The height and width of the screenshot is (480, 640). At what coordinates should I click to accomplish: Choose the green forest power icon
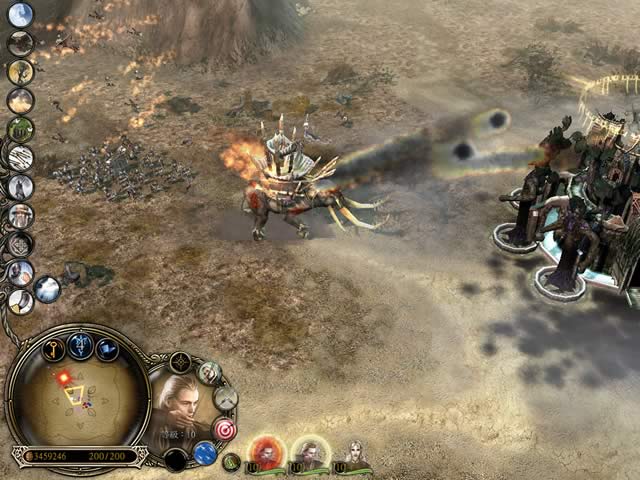pyautogui.click(x=20, y=129)
